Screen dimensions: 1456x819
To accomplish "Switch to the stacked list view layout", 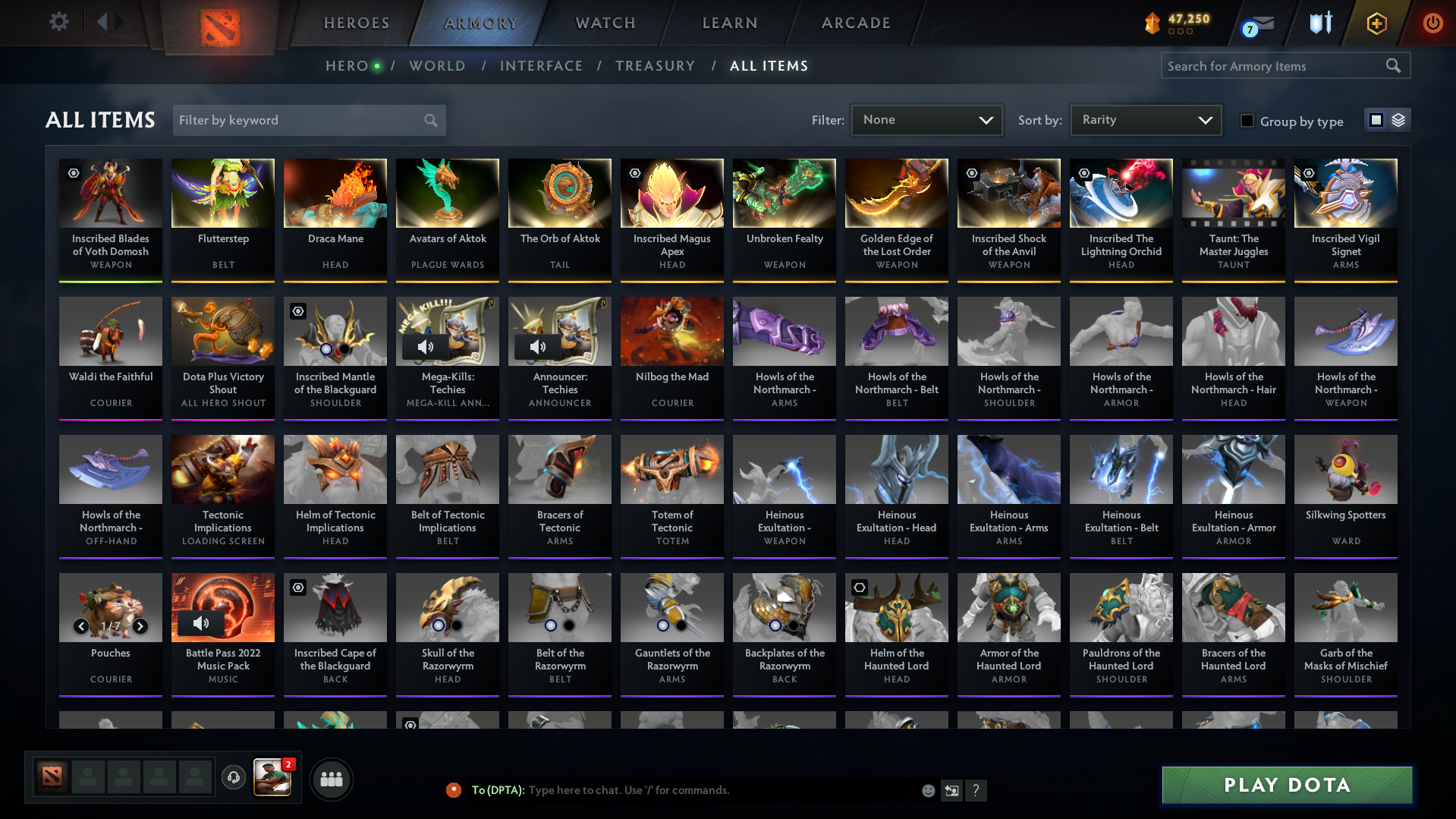I will [1398, 120].
